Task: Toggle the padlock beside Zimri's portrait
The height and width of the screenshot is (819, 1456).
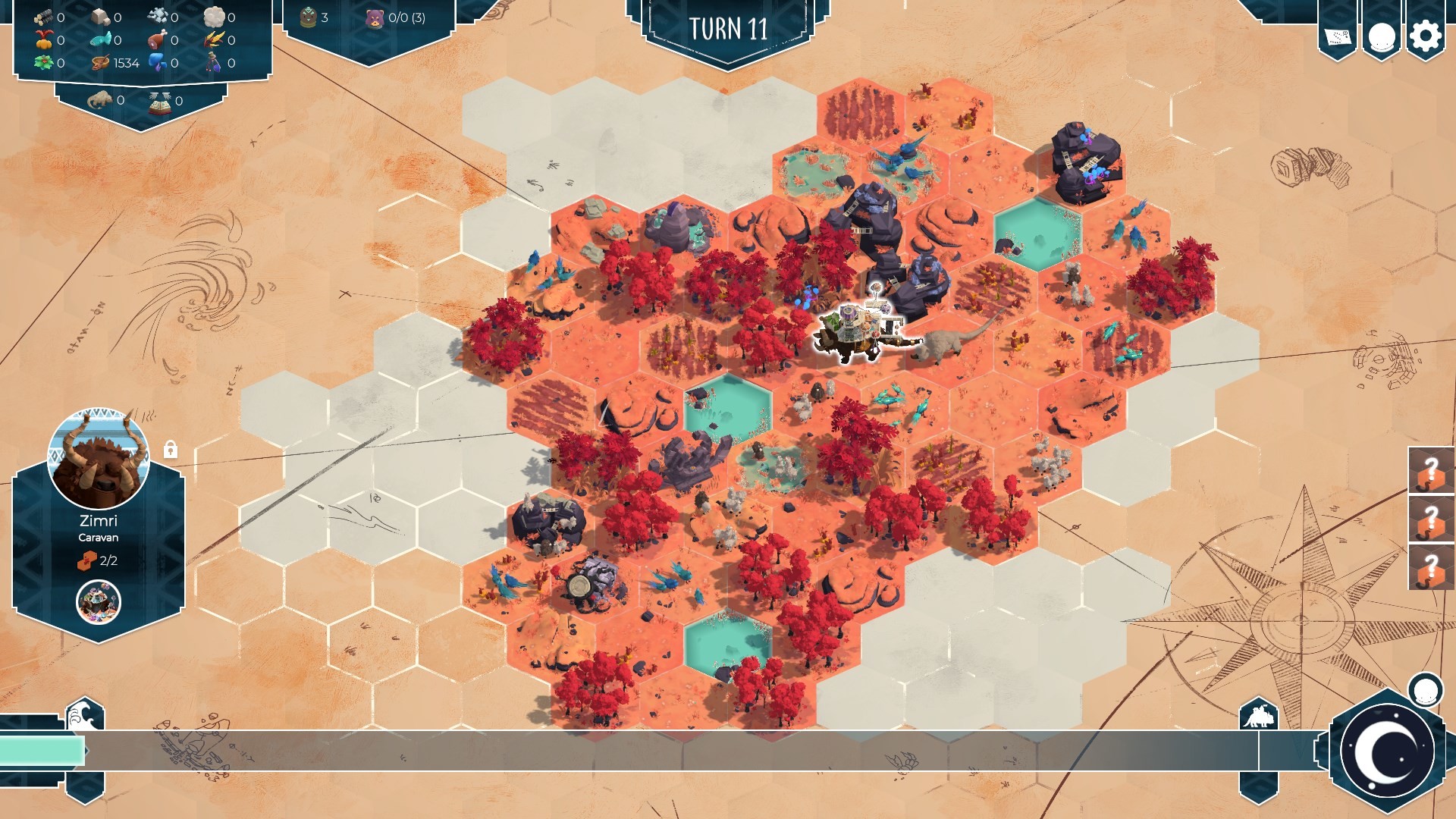Action: pyautogui.click(x=171, y=450)
